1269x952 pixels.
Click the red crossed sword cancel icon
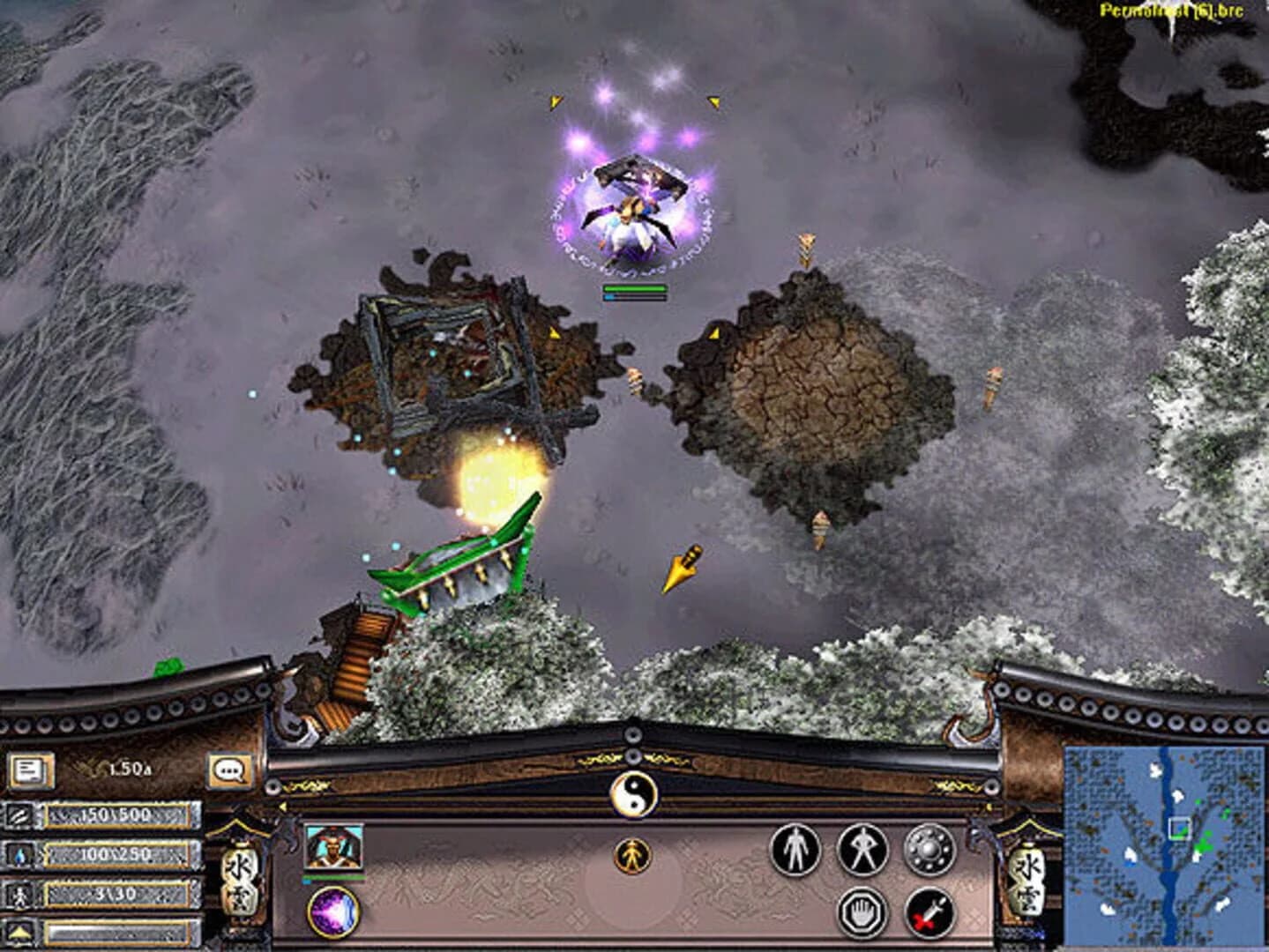(x=927, y=913)
